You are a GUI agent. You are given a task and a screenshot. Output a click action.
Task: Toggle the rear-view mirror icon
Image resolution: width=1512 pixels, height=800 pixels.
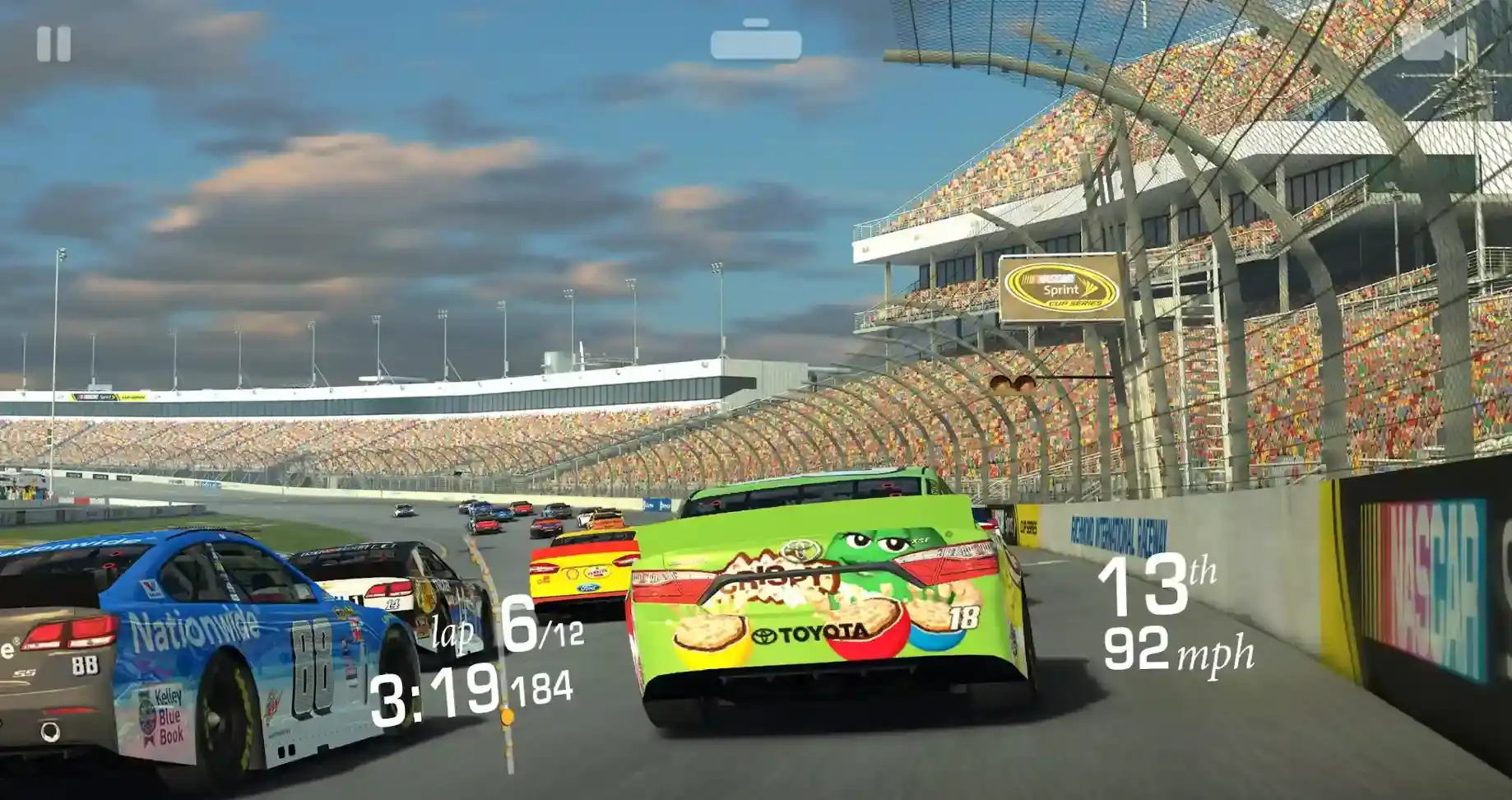pyautogui.click(x=756, y=41)
